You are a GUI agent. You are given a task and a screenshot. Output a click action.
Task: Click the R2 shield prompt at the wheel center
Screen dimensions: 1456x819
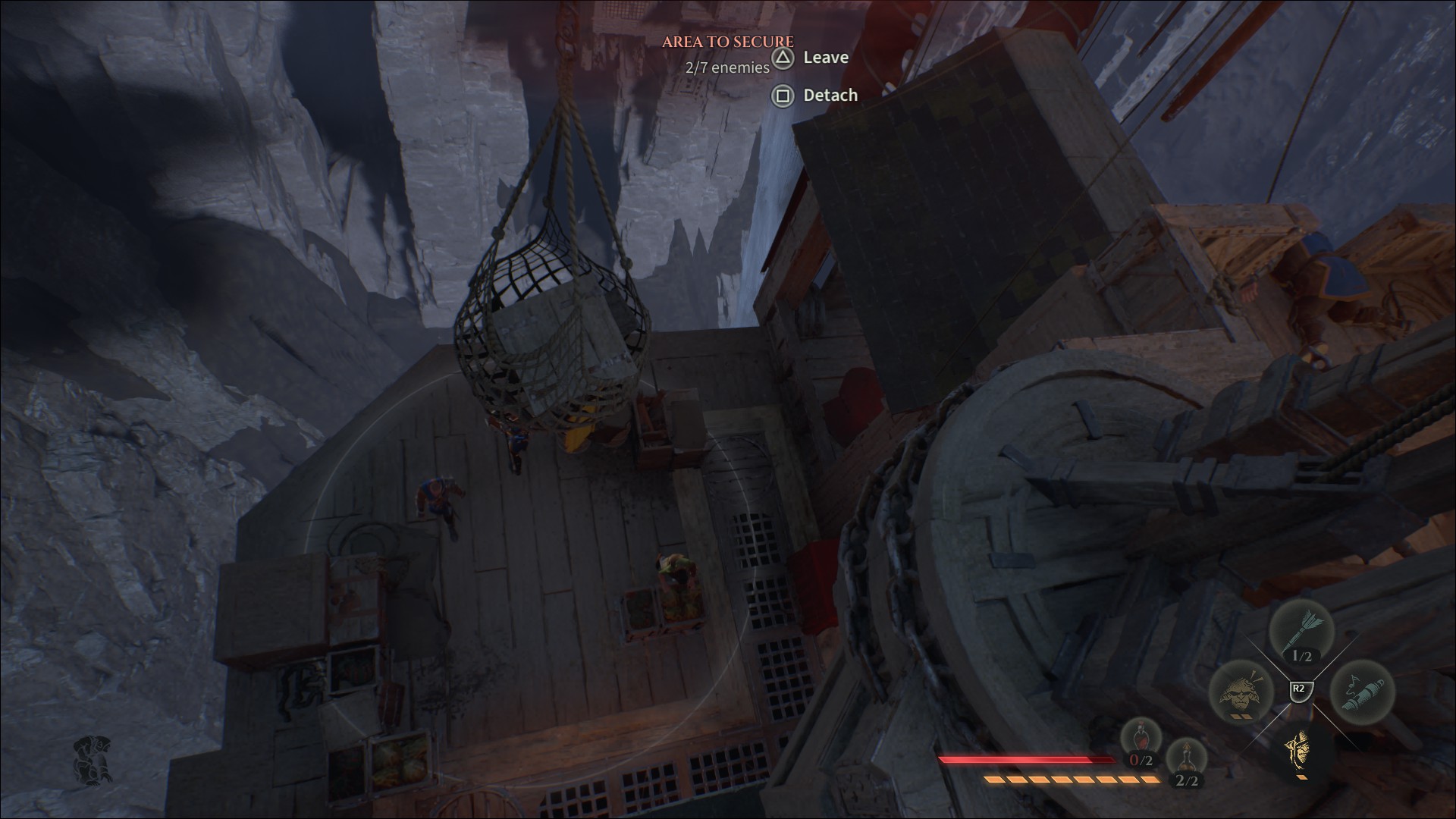pyautogui.click(x=1300, y=689)
